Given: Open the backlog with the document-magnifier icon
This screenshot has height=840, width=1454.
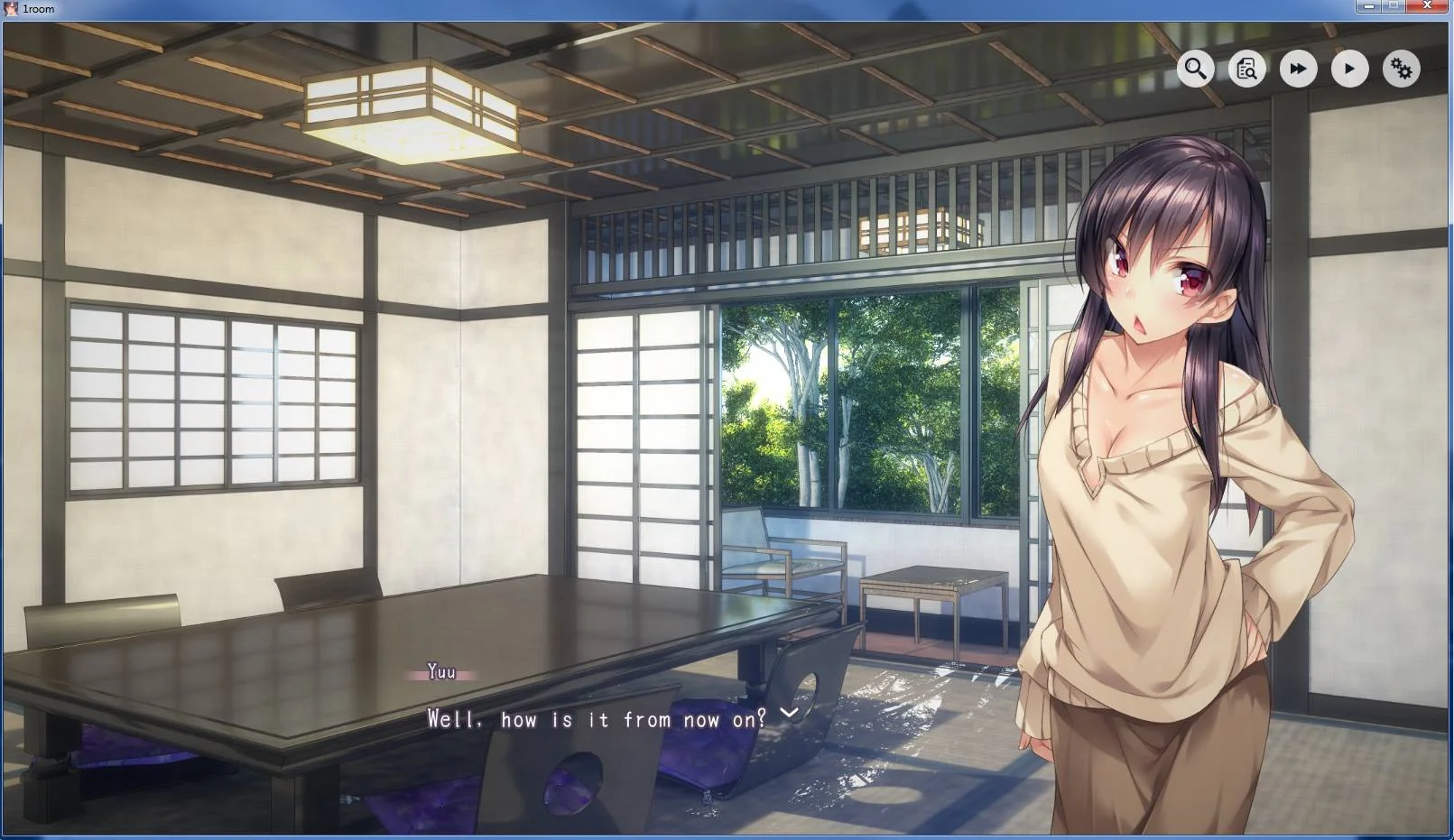Looking at the screenshot, I should pyautogui.click(x=1246, y=69).
